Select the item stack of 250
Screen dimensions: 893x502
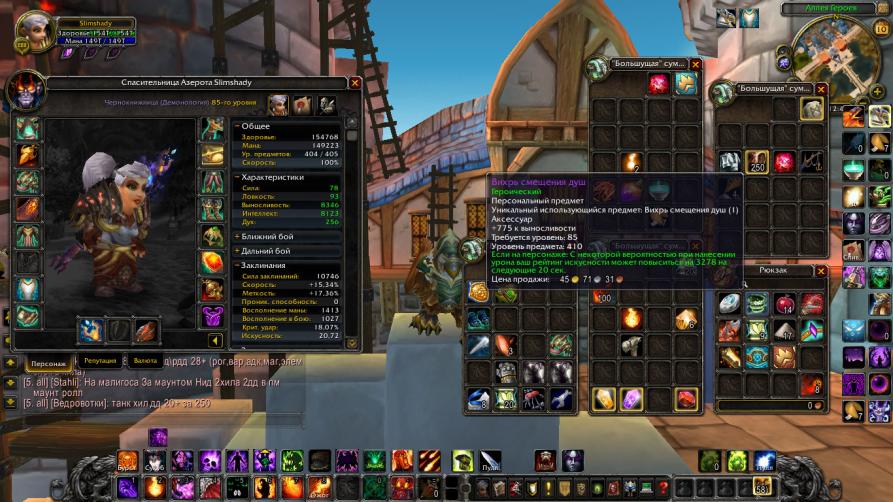[758, 161]
